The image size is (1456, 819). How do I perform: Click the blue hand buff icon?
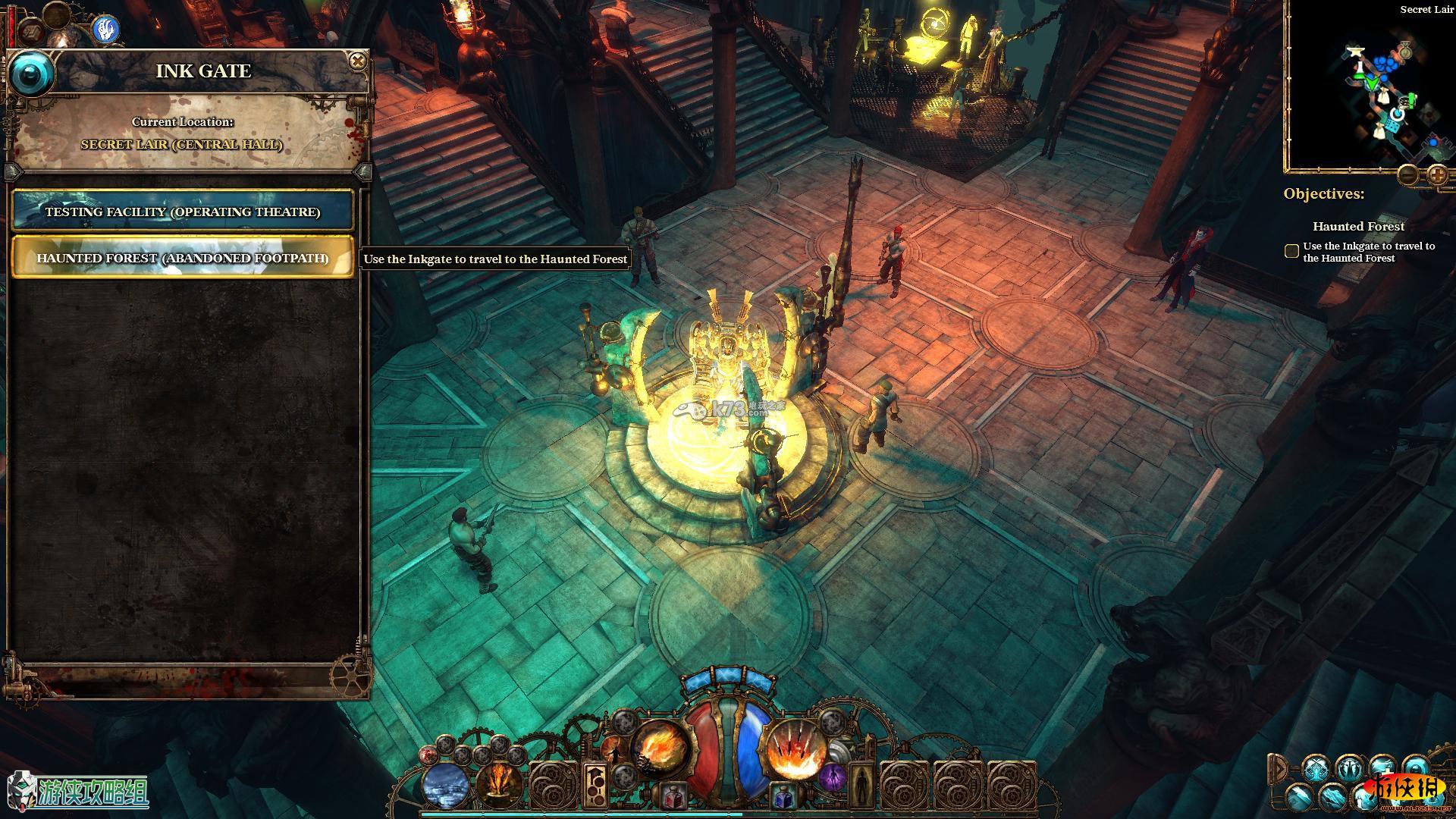(x=107, y=29)
